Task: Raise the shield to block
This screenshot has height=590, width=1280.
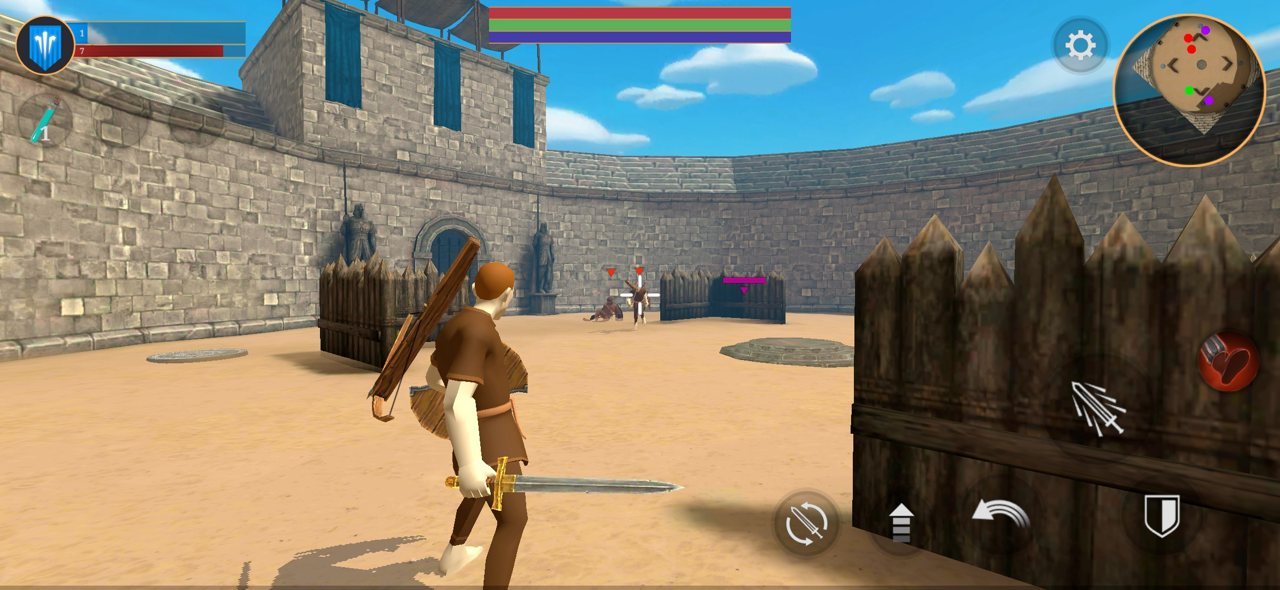Action: pos(1162,516)
